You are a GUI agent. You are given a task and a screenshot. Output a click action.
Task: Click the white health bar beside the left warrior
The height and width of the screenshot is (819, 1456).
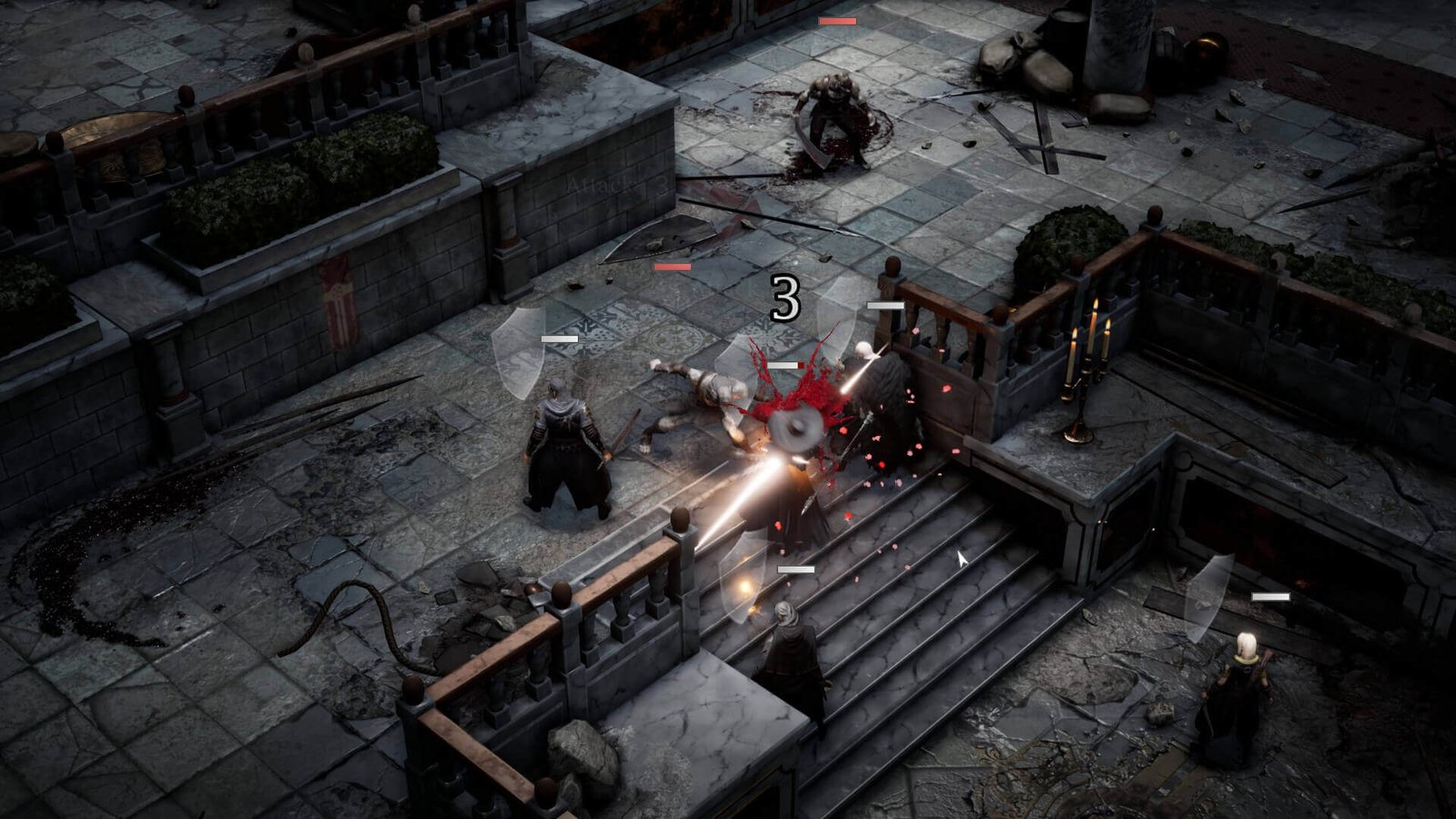pos(561,337)
